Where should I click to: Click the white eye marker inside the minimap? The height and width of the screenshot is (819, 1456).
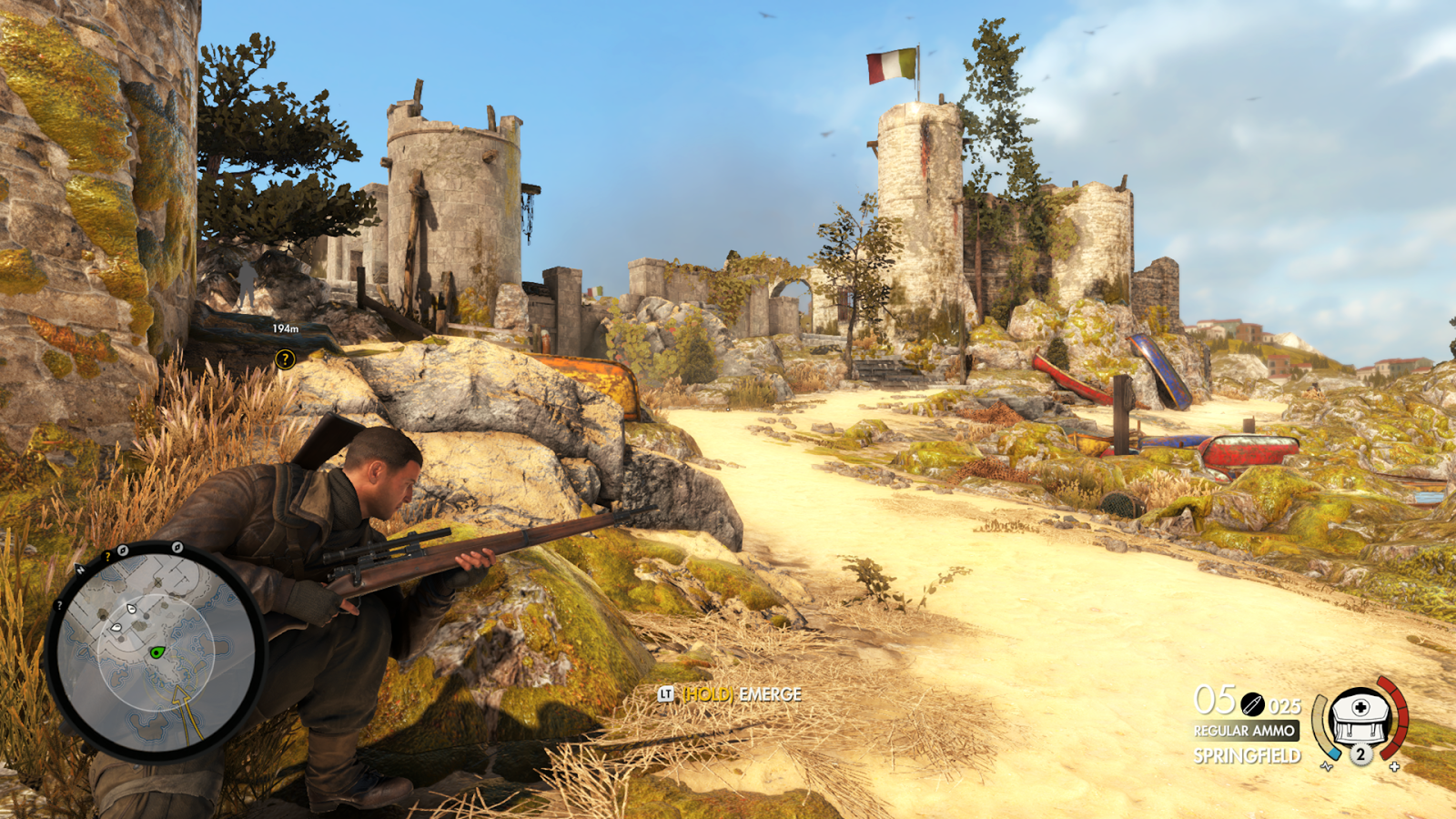point(131,610)
